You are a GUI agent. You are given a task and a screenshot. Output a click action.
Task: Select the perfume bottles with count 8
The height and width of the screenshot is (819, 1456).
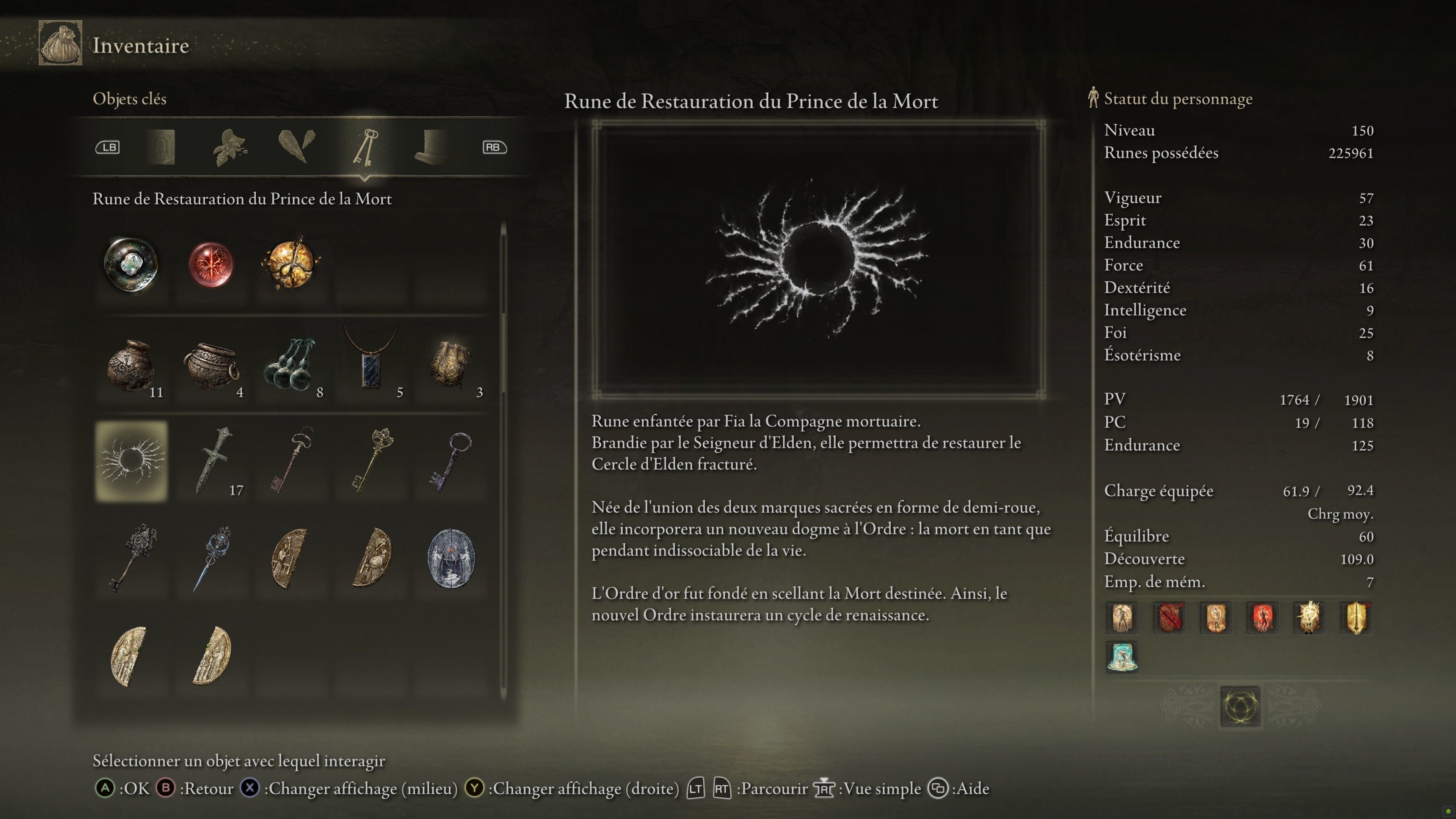pos(290,364)
